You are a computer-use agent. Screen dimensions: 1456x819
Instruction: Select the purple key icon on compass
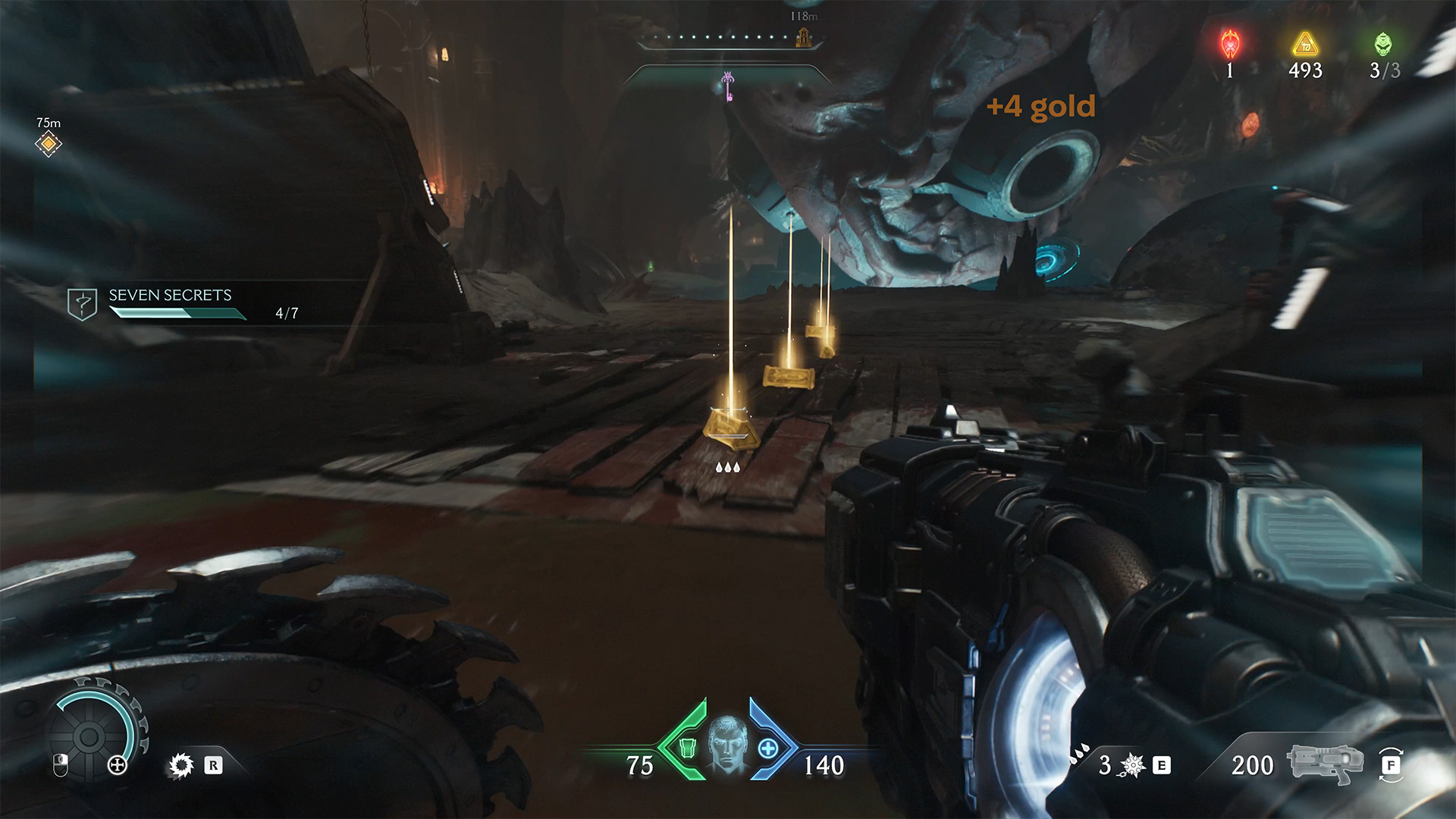[x=728, y=86]
